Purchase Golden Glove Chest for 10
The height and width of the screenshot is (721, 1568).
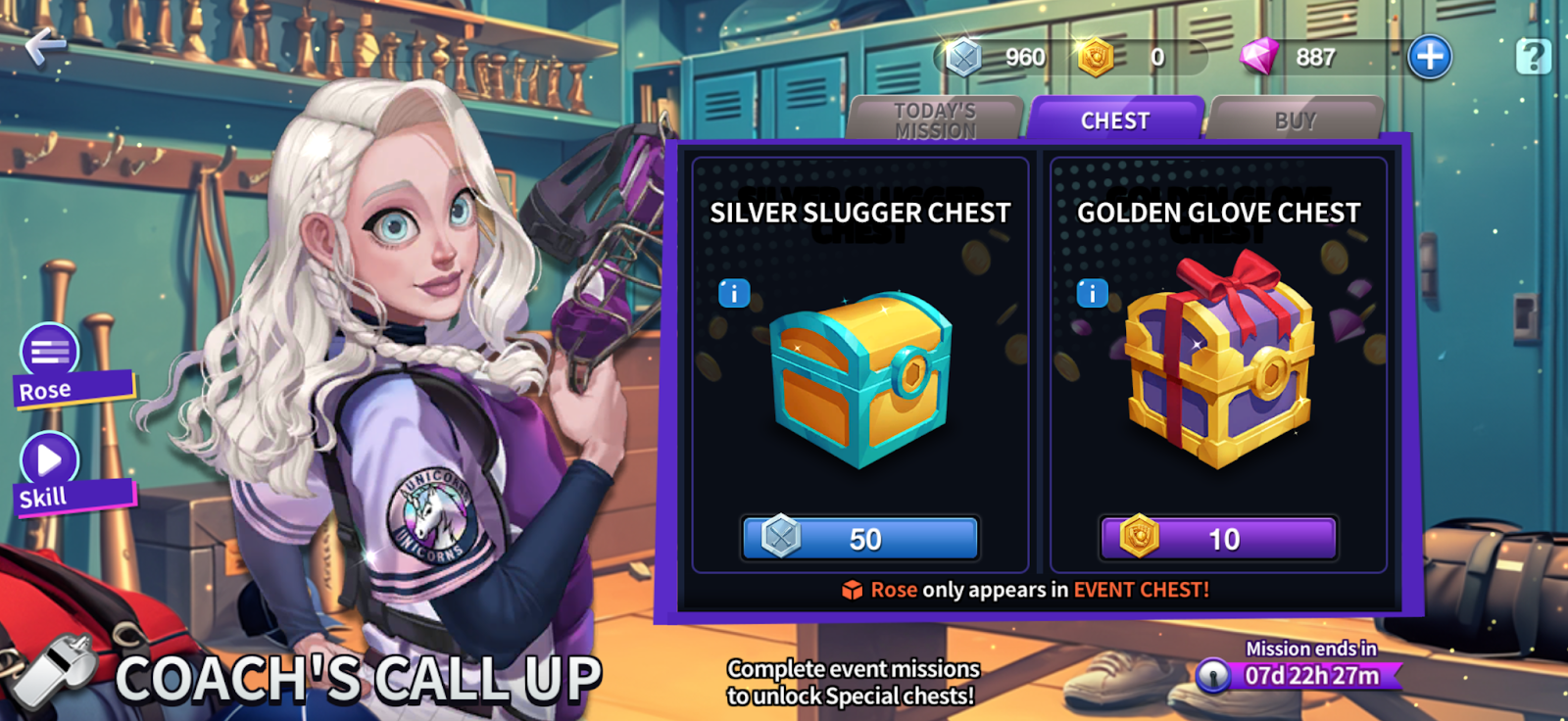click(1217, 538)
